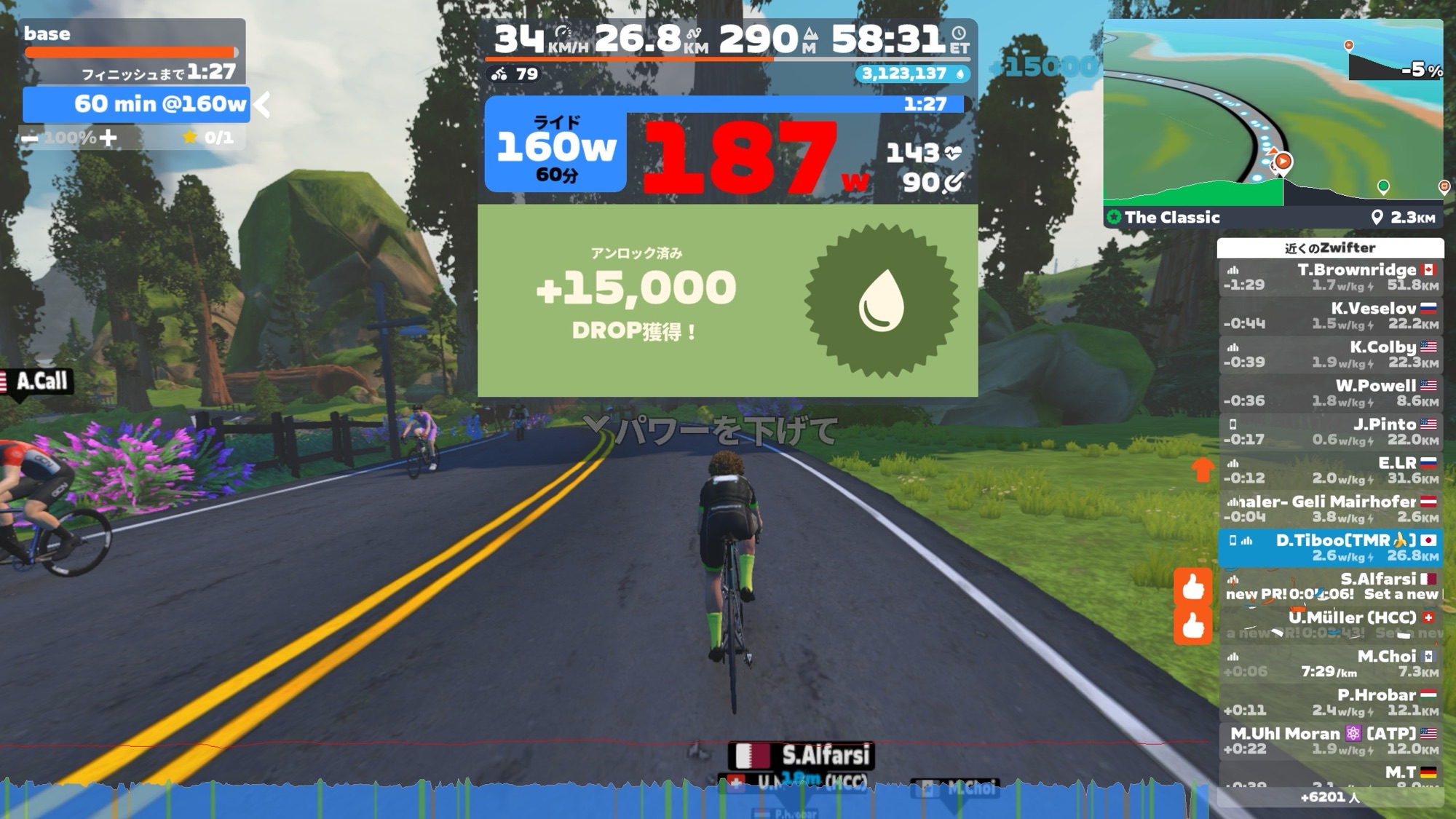Image resolution: width=1456 pixels, height=819 pixels.
Task: Collapse the workout panel with the arrow
Action: click(x=263, y=105)
